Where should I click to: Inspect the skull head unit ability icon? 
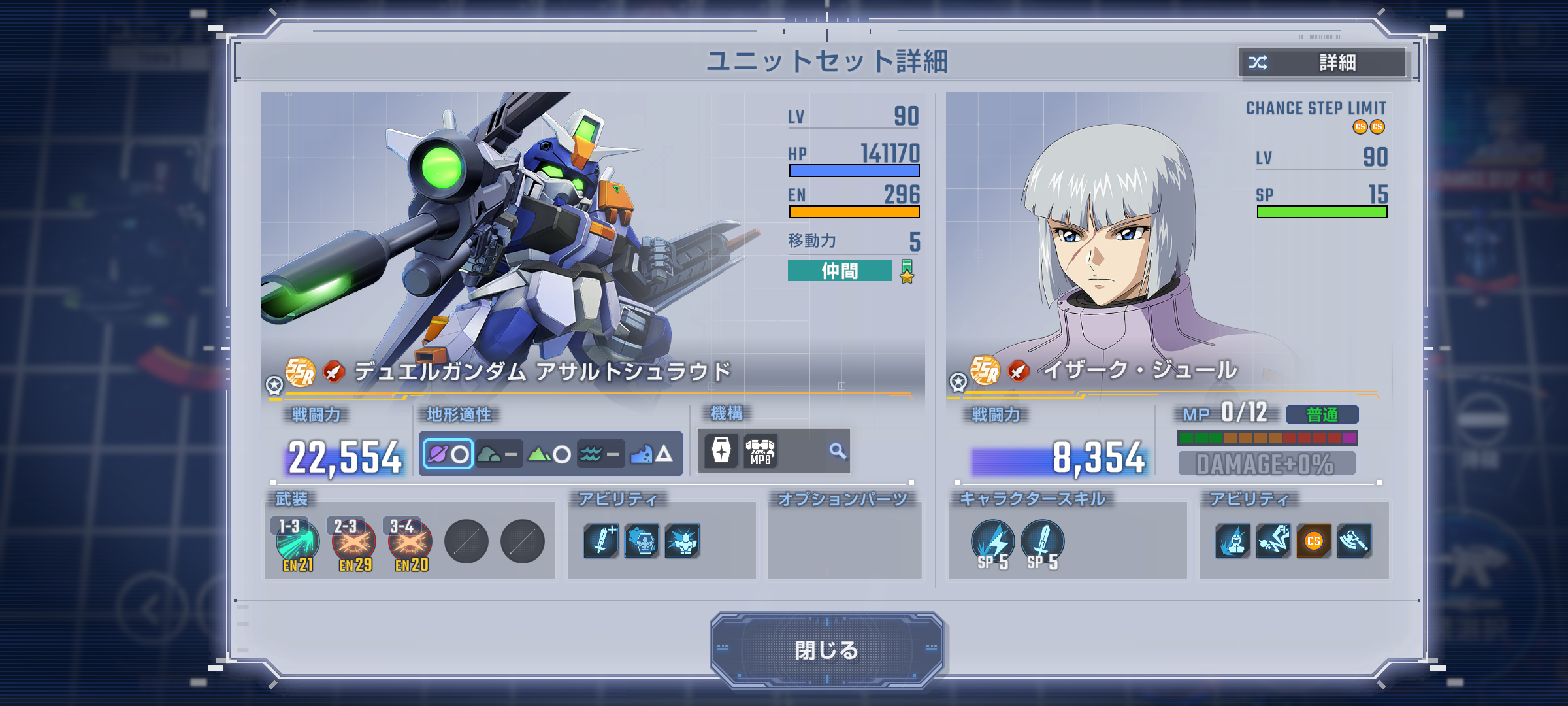[642, 541]
